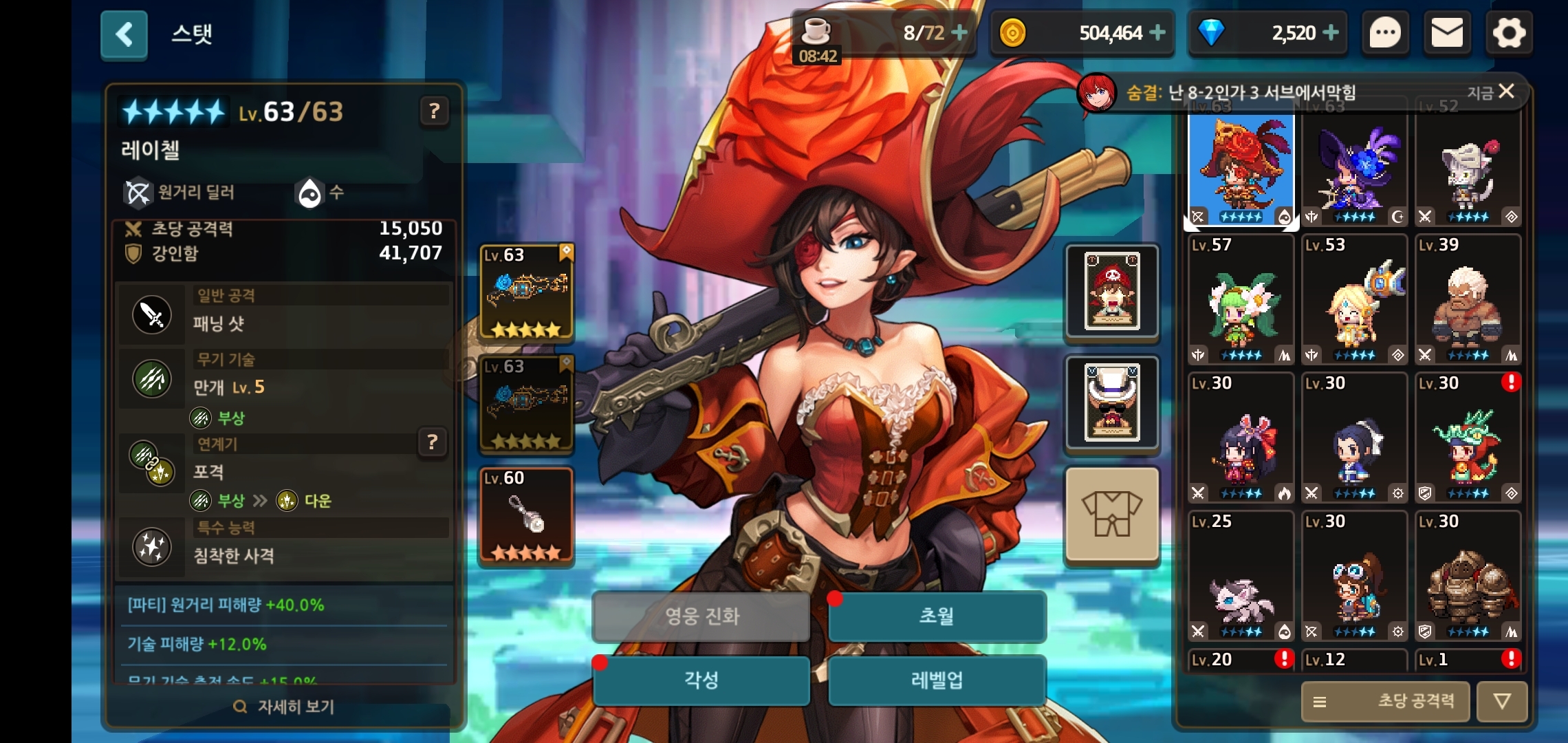Open the 초당 공격력 sort option
The height and width of the screenshot is (743, 1568).
coord(1385,701)
